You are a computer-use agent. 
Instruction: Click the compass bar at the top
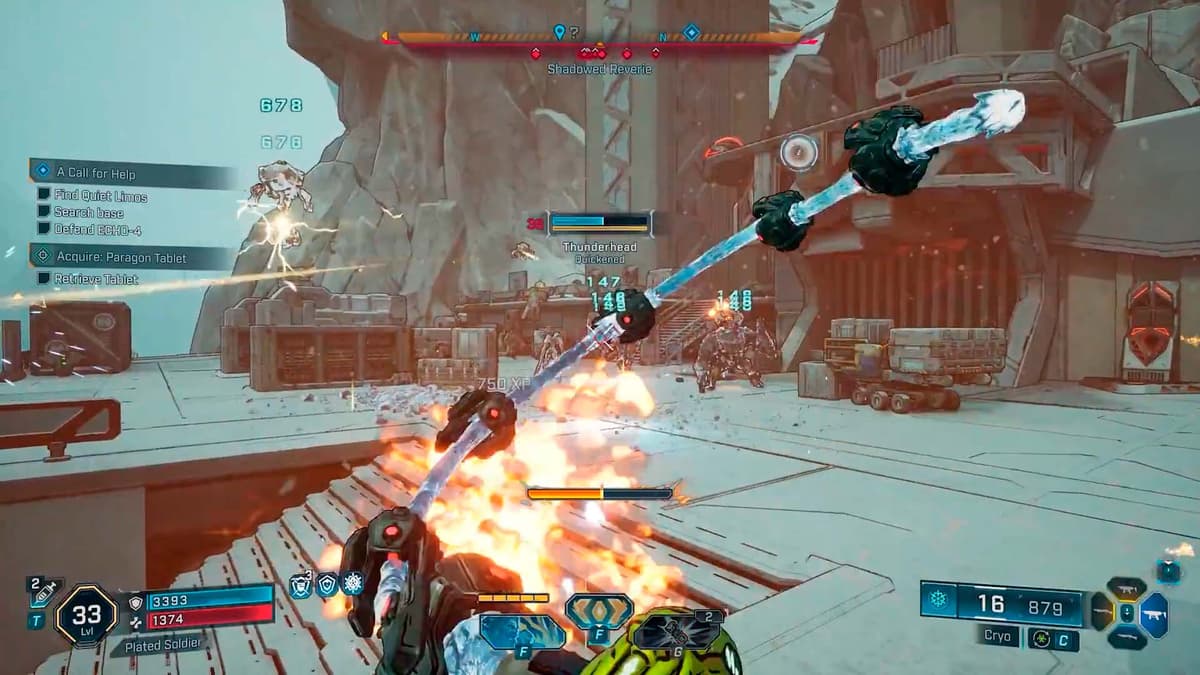[598, 39]
